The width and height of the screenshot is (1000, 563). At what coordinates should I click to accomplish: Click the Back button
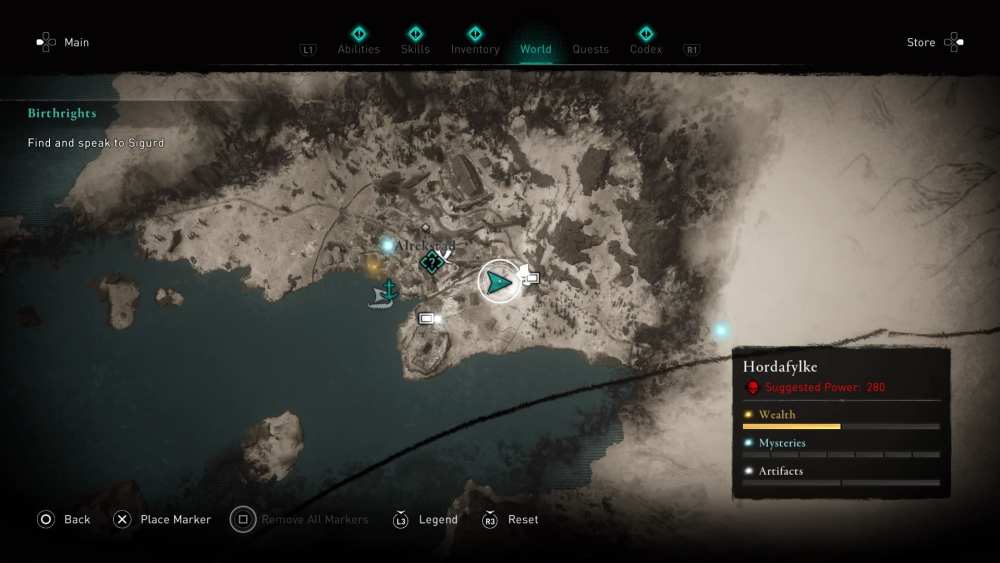click(63, 520)
